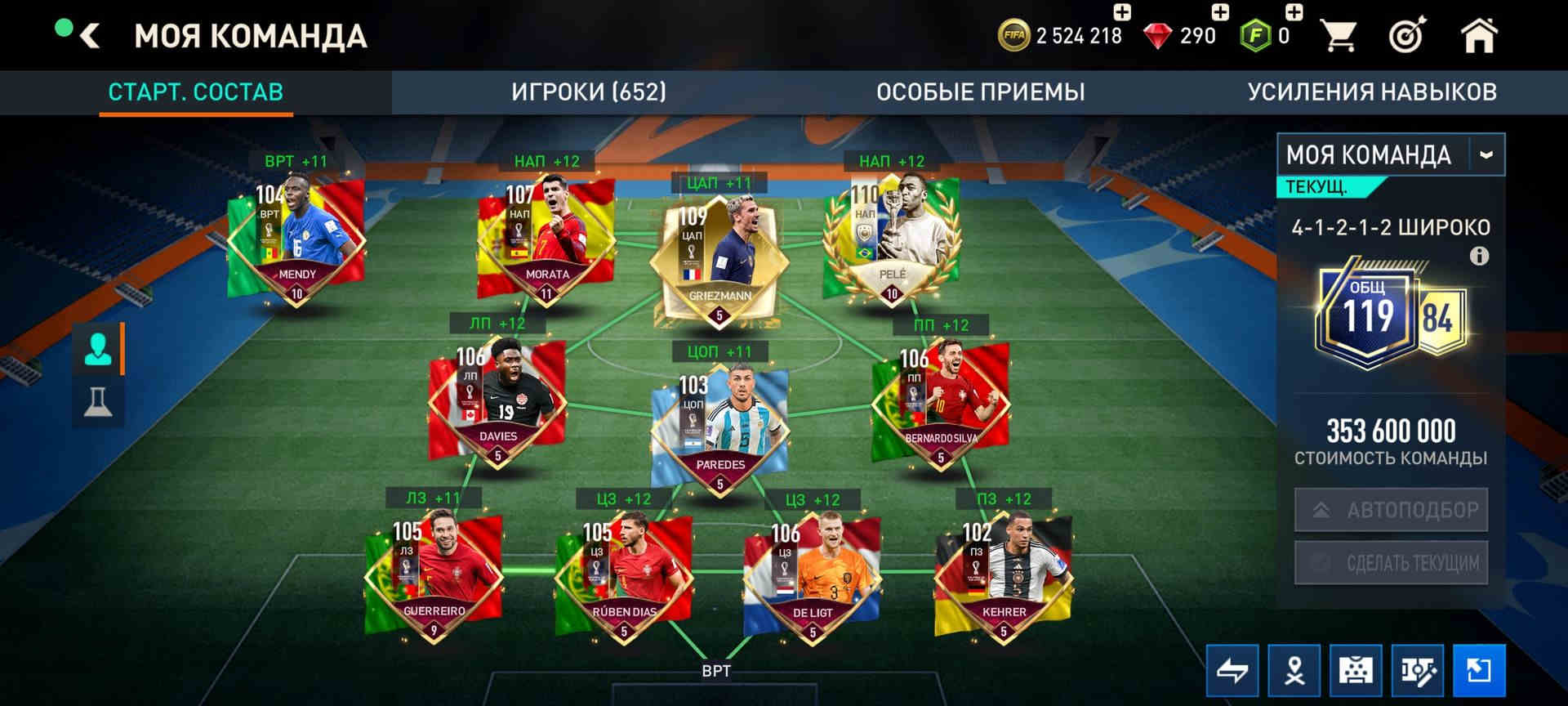
Task: Open the formation tactics board button
Action: tap(1356, 671)
